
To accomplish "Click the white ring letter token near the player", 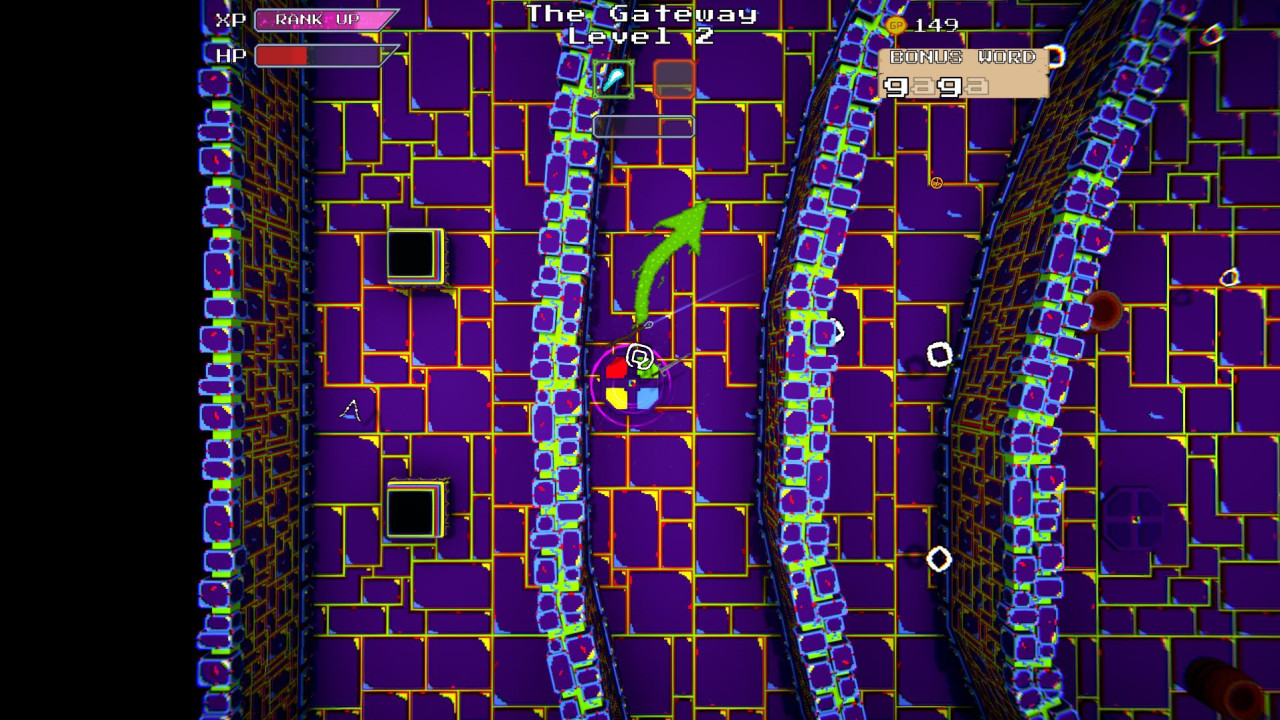I will click(640, 356).
